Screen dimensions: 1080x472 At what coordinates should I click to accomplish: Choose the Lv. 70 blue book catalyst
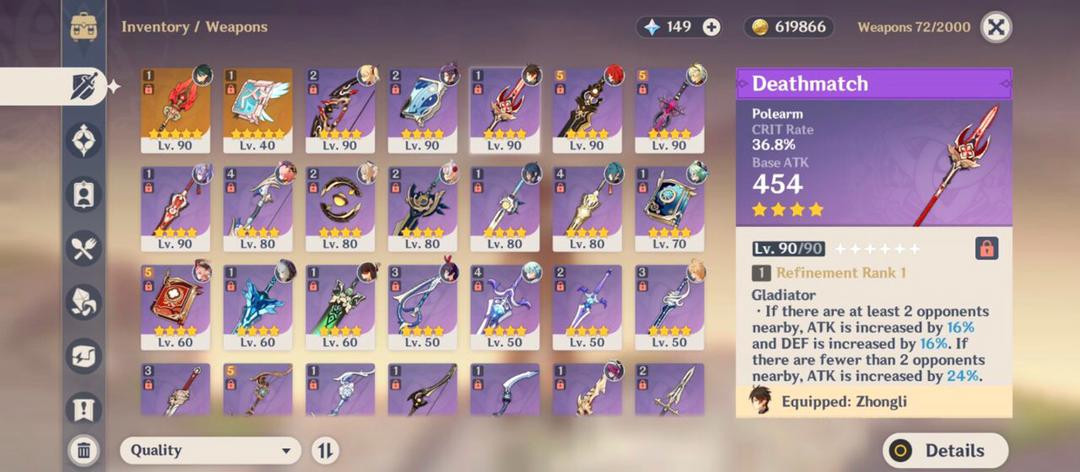pyautogui.click(x=669, y=207)
